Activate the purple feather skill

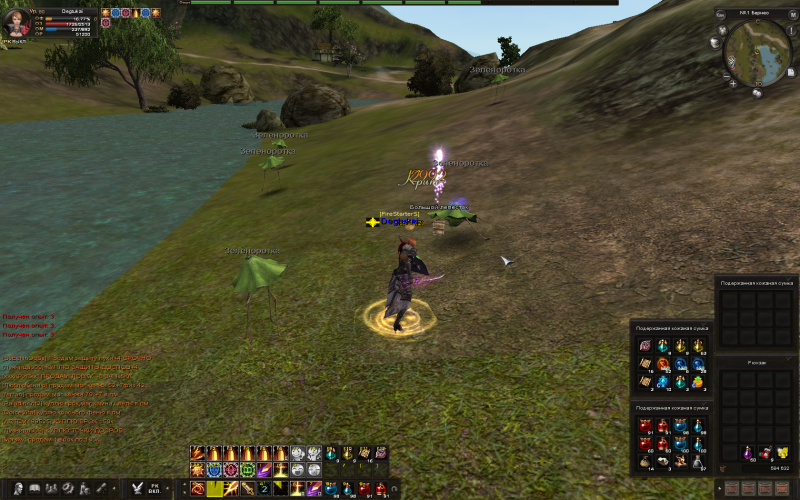coord(264,470)
